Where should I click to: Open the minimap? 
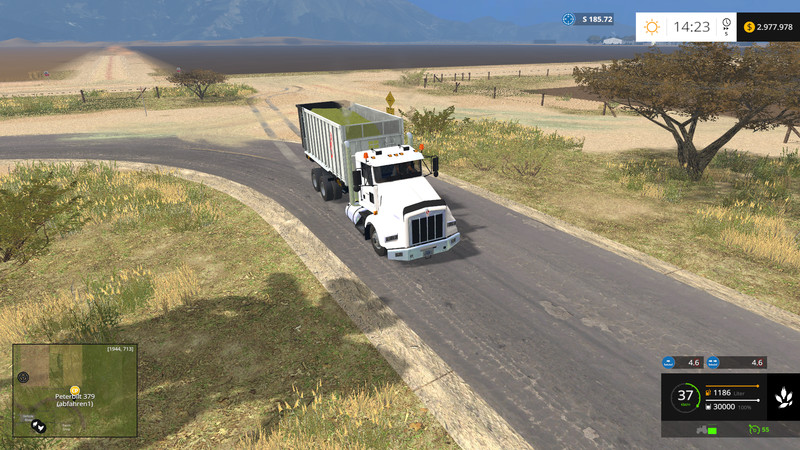[75, 390]
